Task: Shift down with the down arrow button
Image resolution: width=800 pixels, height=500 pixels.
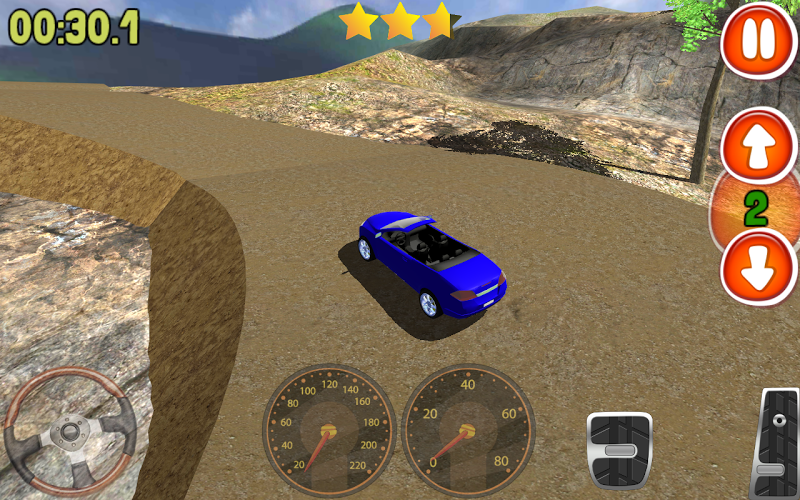Action: 757,268
